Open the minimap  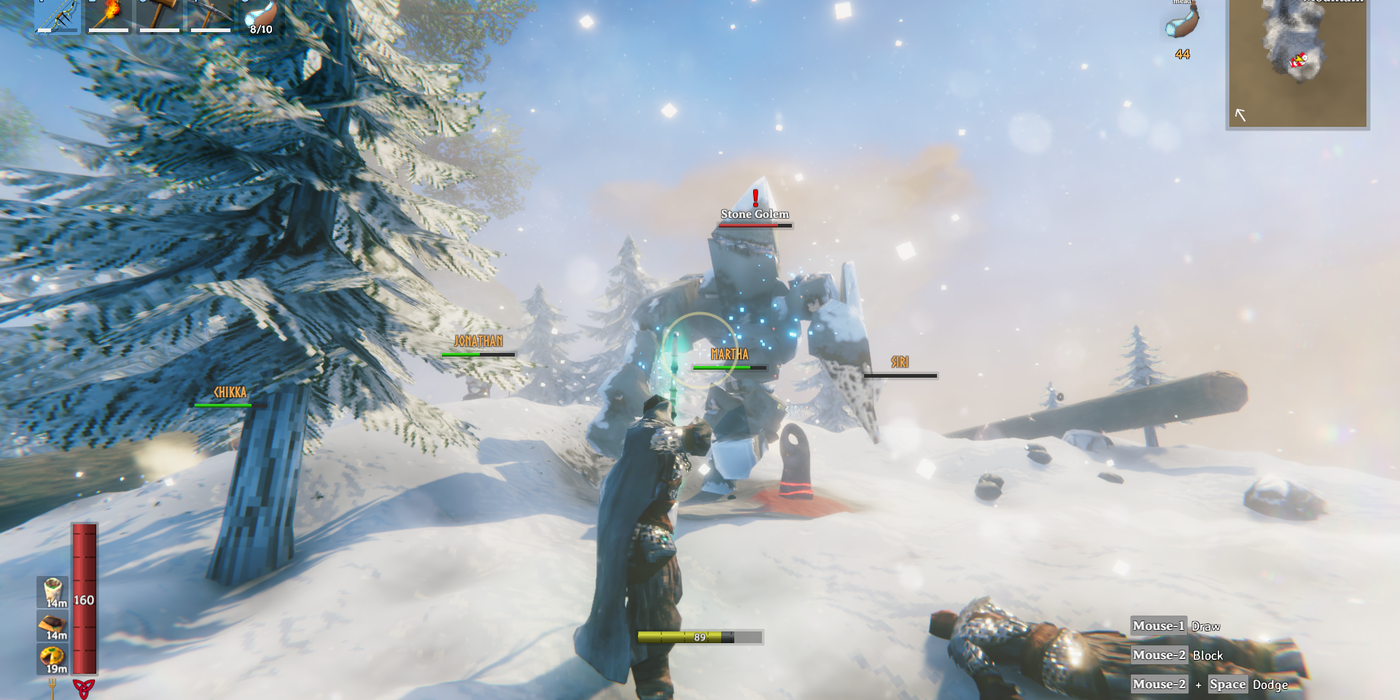(x=1297, y=62)
